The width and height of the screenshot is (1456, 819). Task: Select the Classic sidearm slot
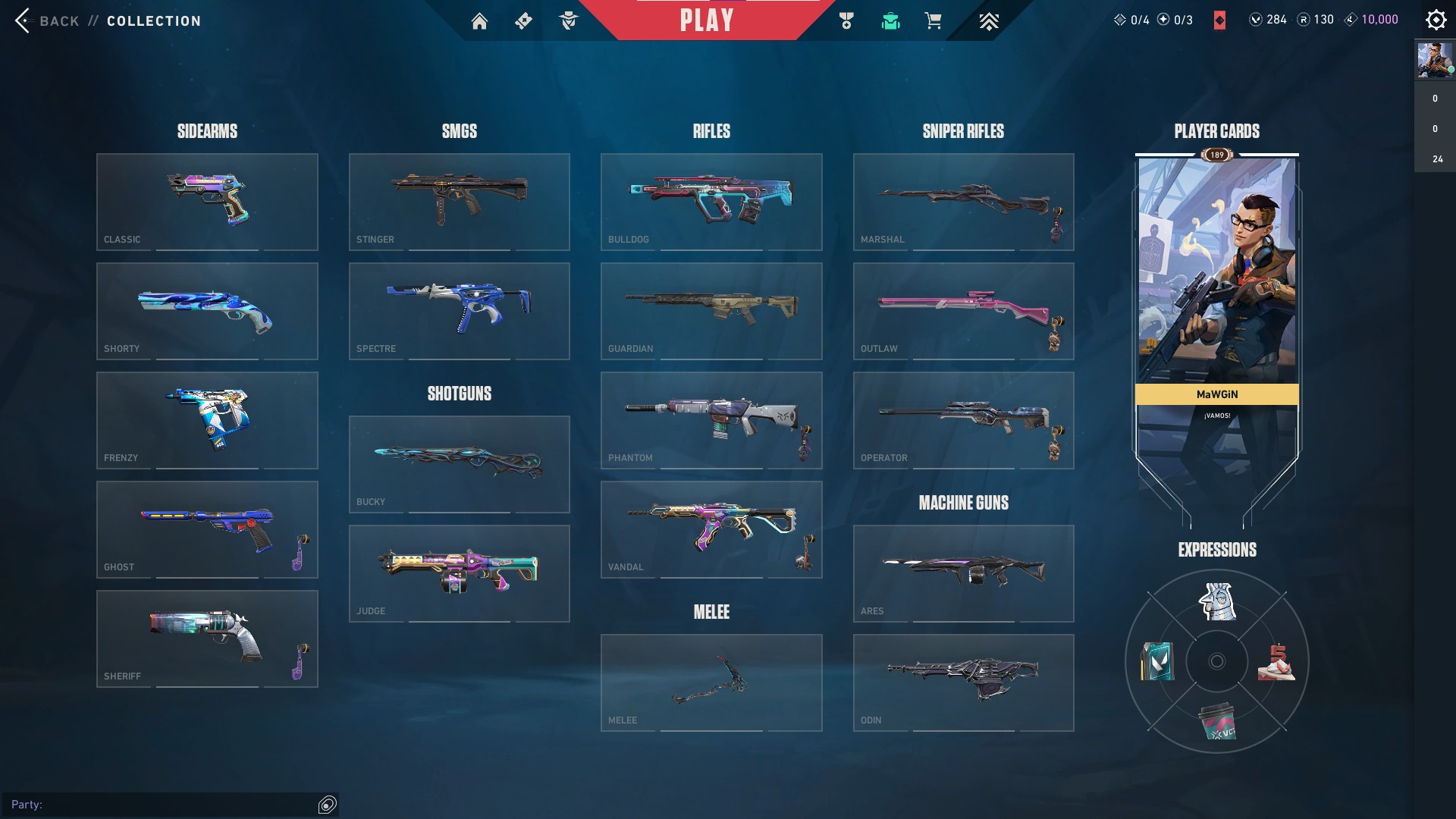[x=207, y=202]
